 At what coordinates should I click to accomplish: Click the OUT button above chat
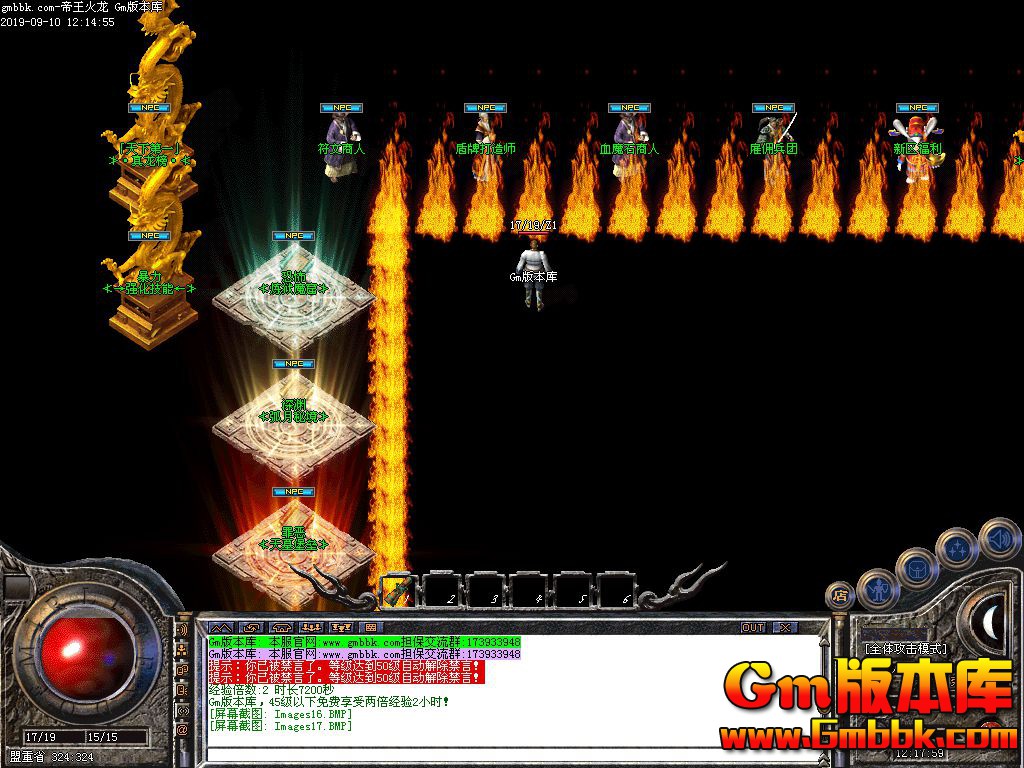pos(753,627)
